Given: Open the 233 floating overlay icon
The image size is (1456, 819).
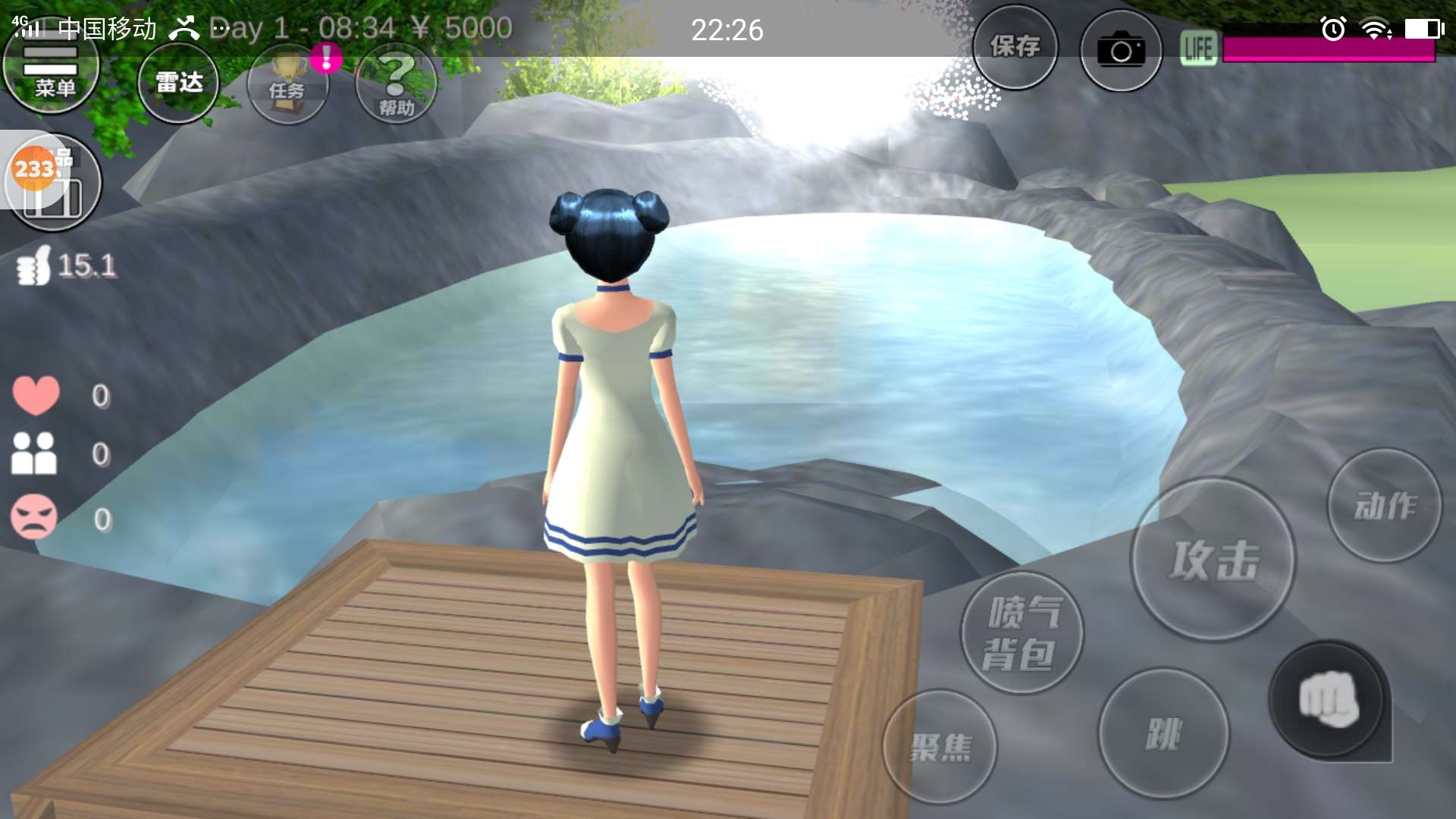Looking at the screenshot, I should 34,168.
